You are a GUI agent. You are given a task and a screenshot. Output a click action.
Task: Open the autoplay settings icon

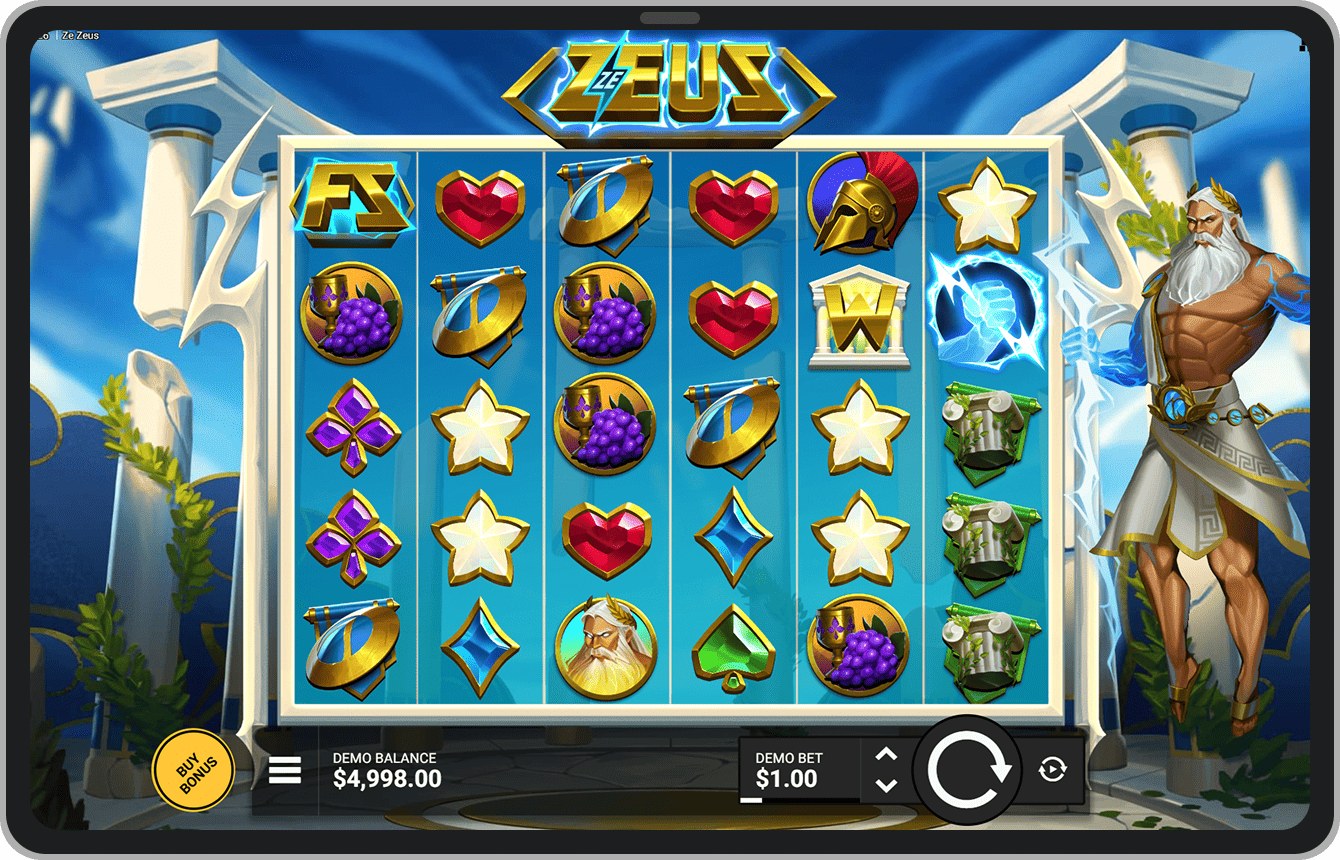click(1052, 769)
